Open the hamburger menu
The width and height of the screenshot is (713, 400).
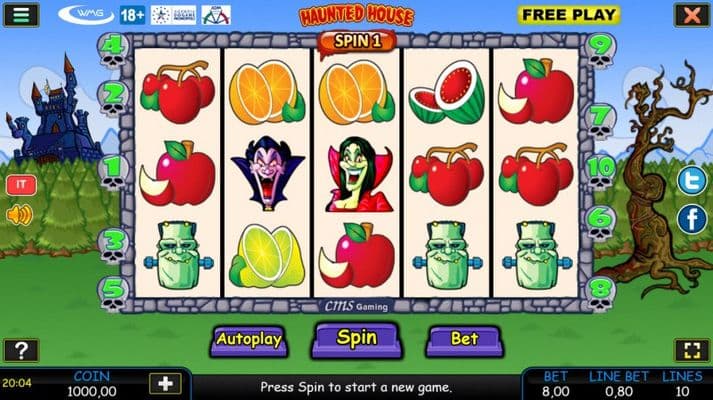click(x=20, y=15)
